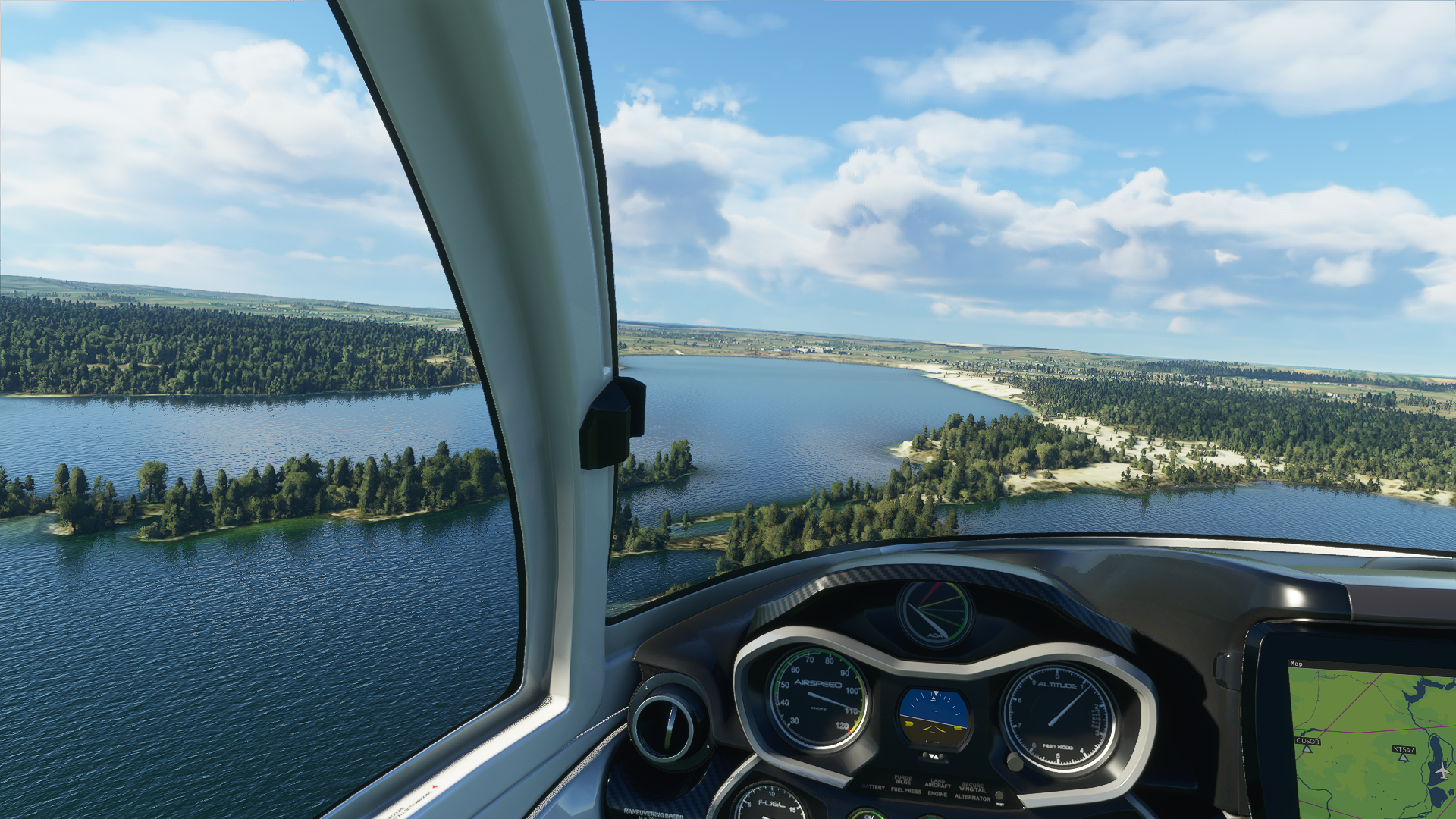This screenshot has width=1456, height=819.
Task: Turn the altimeter pressure setting knob
Action: tap(1014, 761)
